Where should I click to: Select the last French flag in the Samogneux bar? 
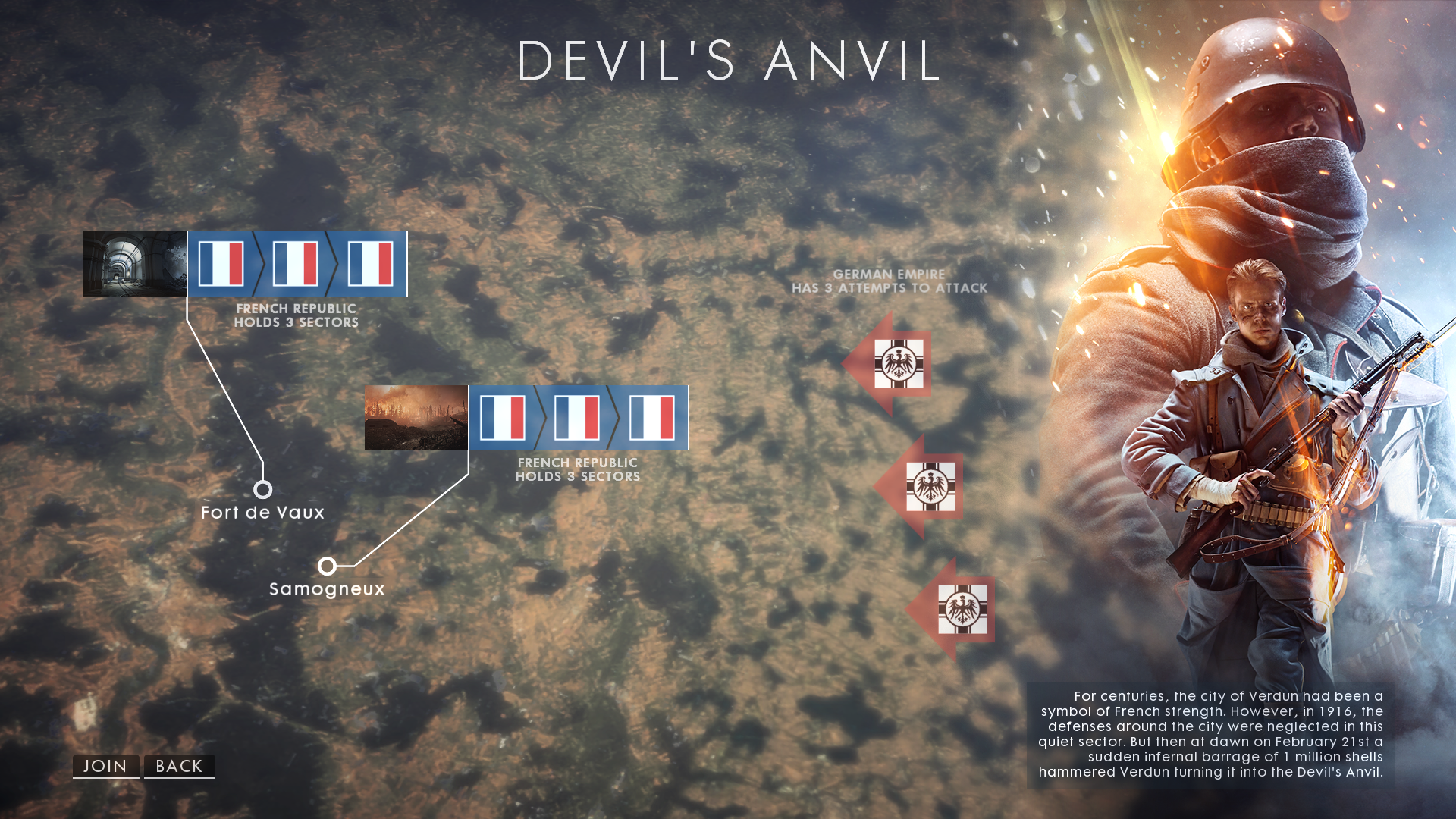[650, 419]
